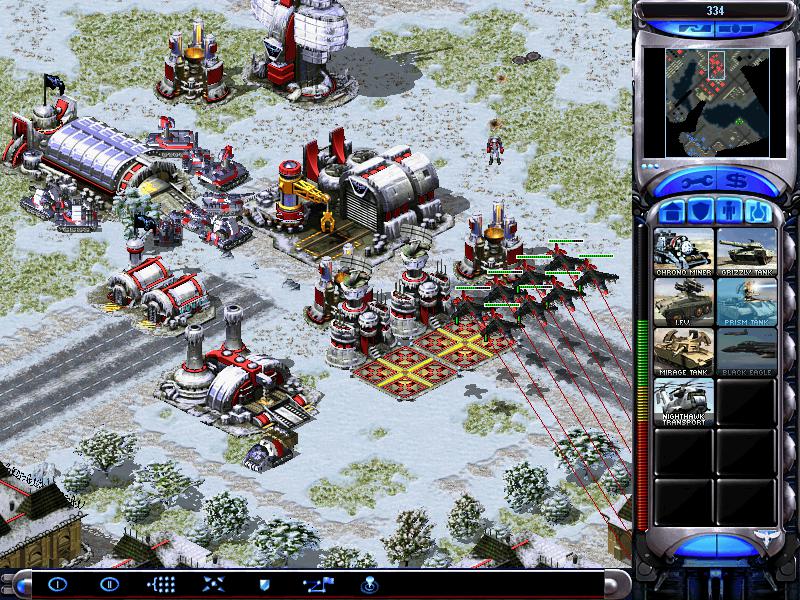Order a Nighthawk Transport
The width and height of the screenshot is (800, 600).
coord(684,402)
